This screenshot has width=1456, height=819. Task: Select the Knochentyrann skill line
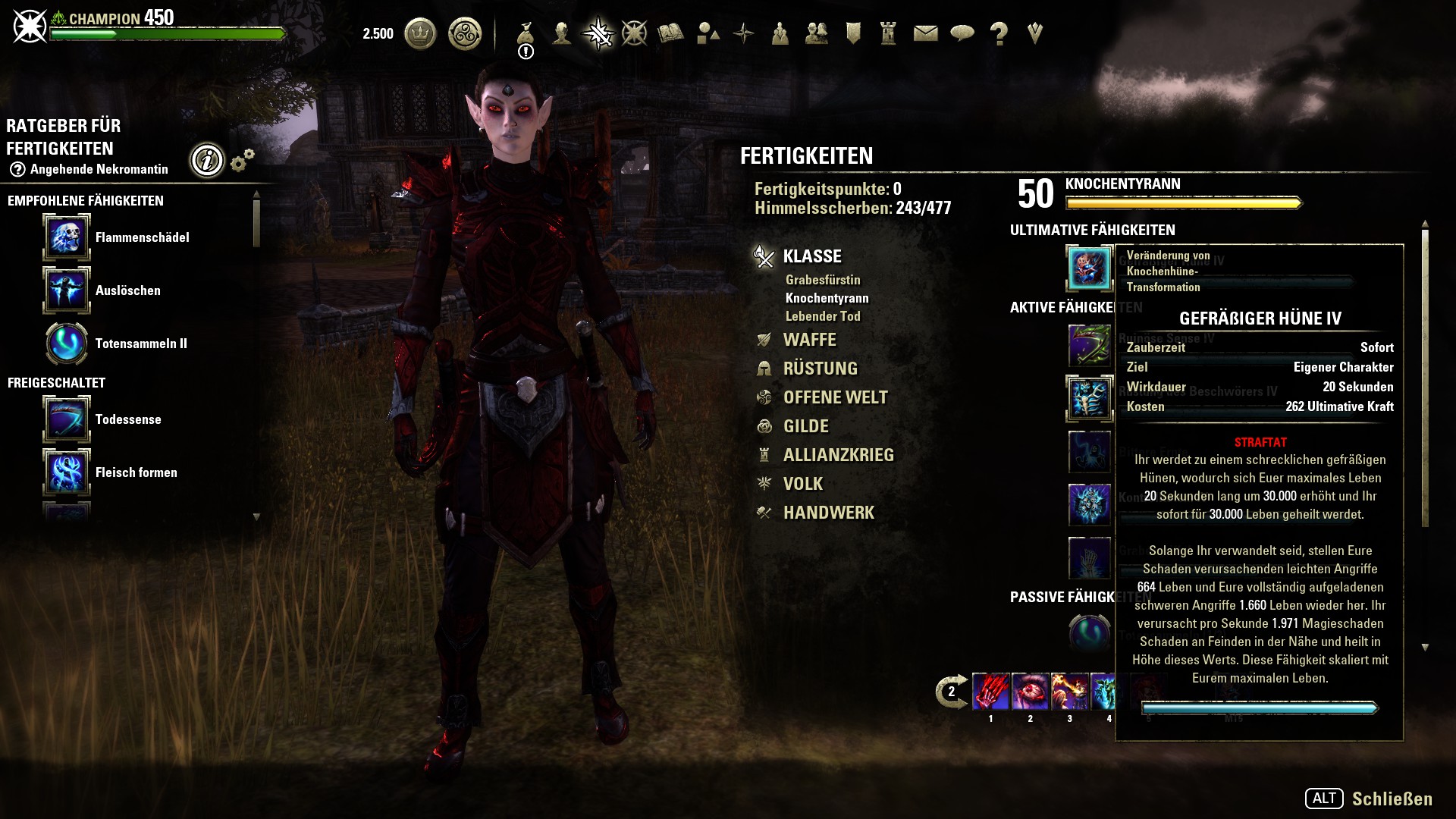827,298
